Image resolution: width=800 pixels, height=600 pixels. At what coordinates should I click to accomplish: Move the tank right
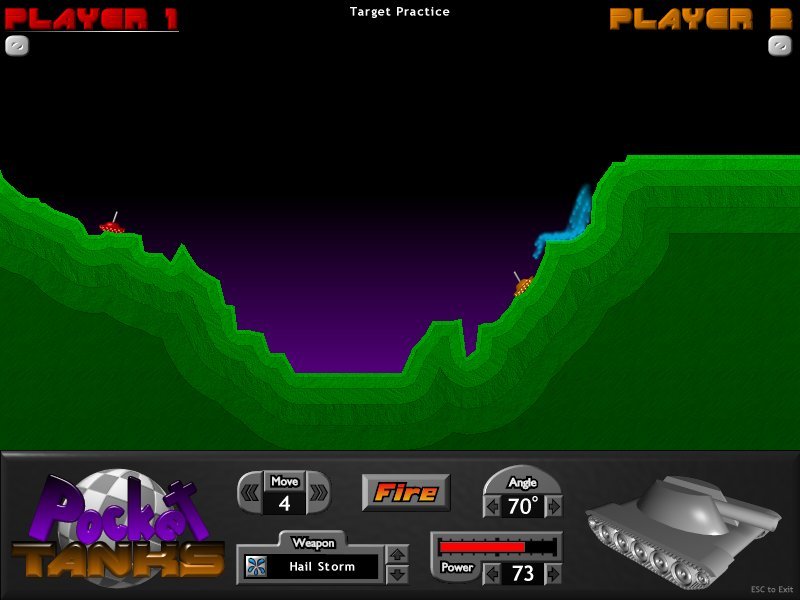click(x=318, y=492)
